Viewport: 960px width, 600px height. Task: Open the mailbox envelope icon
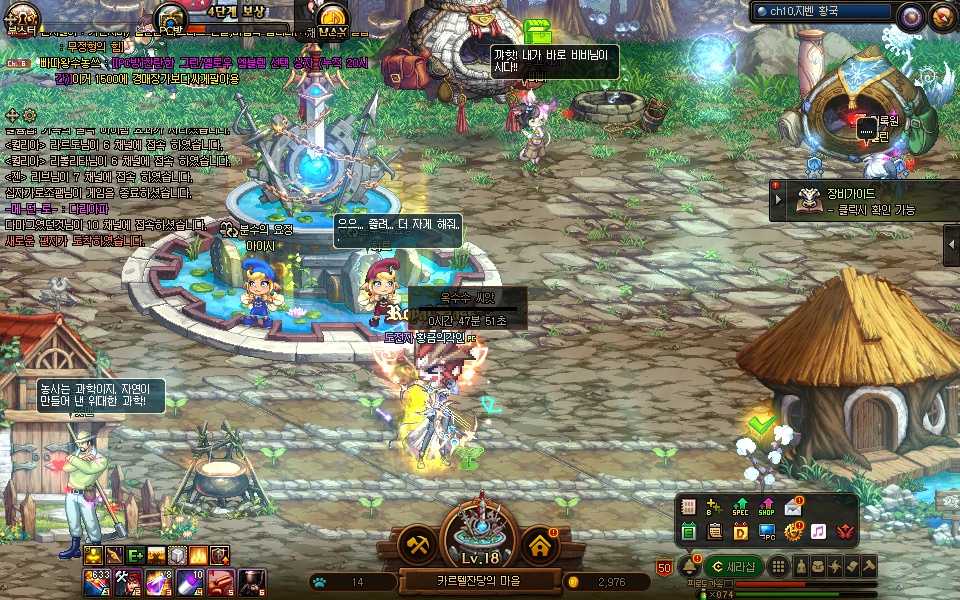pos(793,507)
